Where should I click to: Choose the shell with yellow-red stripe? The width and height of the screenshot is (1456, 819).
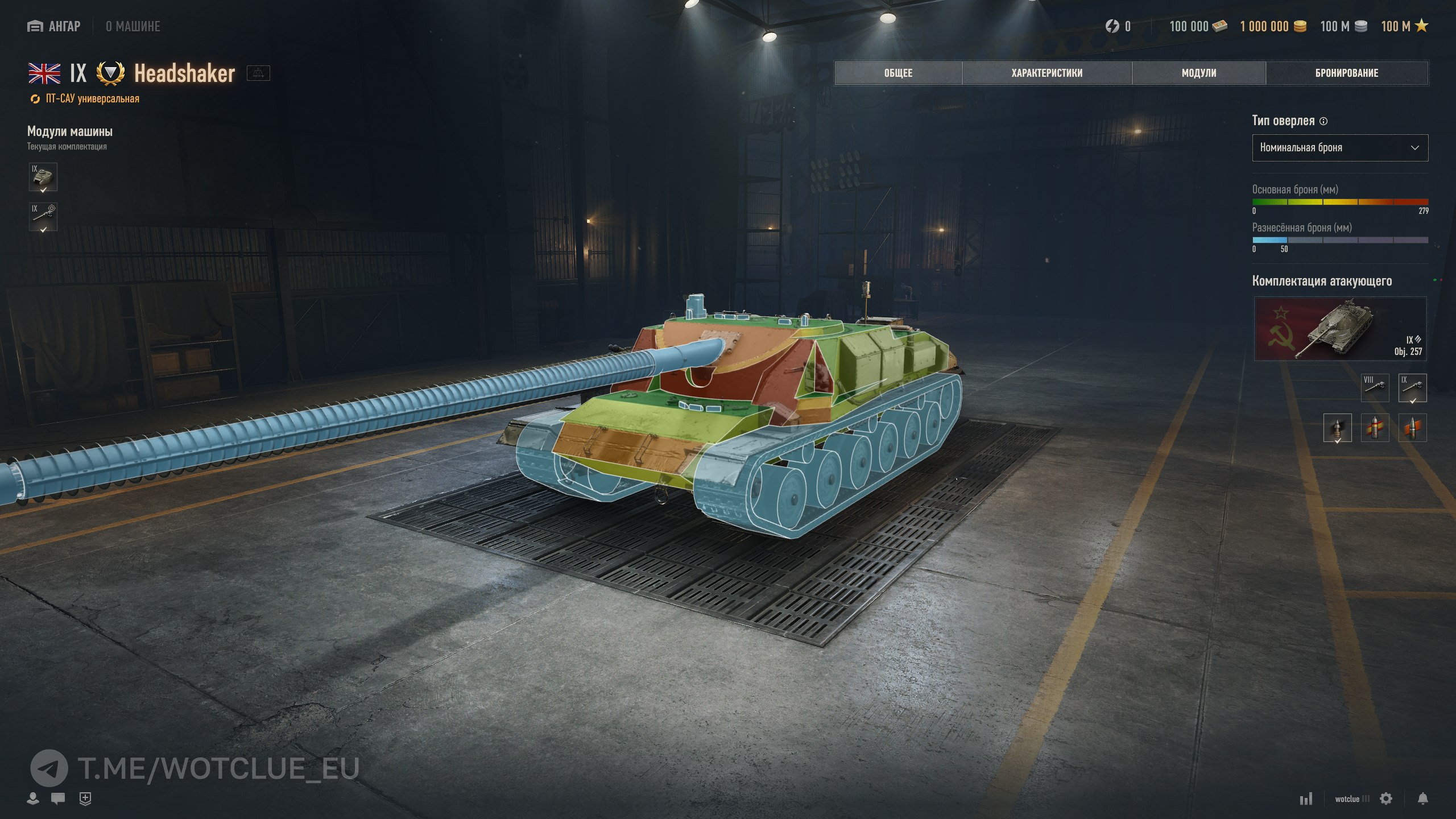[x=1375, y=428]
